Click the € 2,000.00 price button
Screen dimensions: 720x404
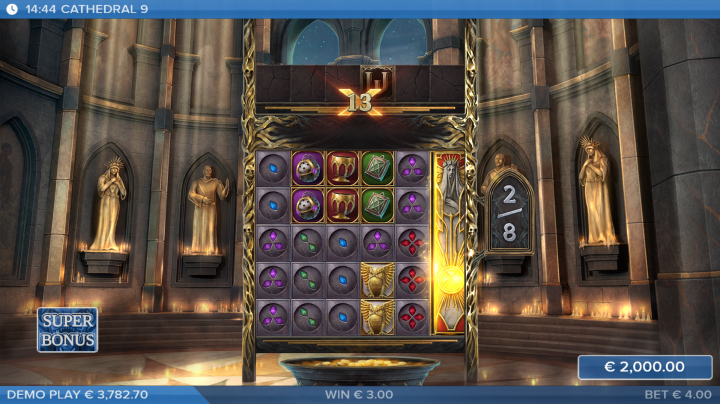point(644,367)
